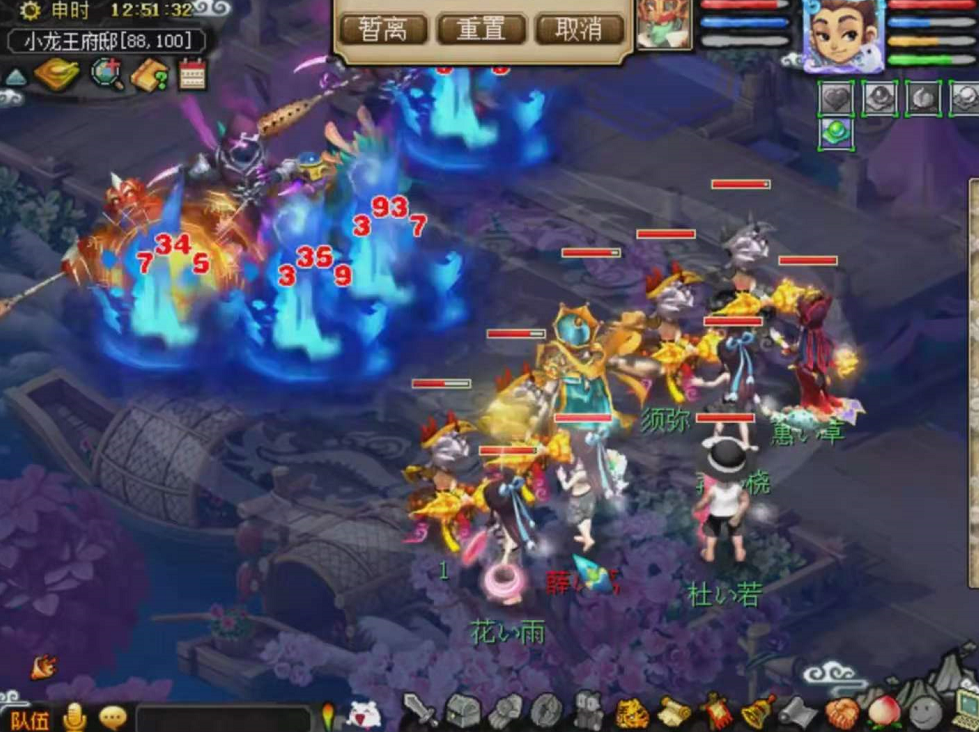Image resolution: width=979 pixels, height=732 pixels.
Task: Activate the microphone voice button
Action: pos(74,717)
